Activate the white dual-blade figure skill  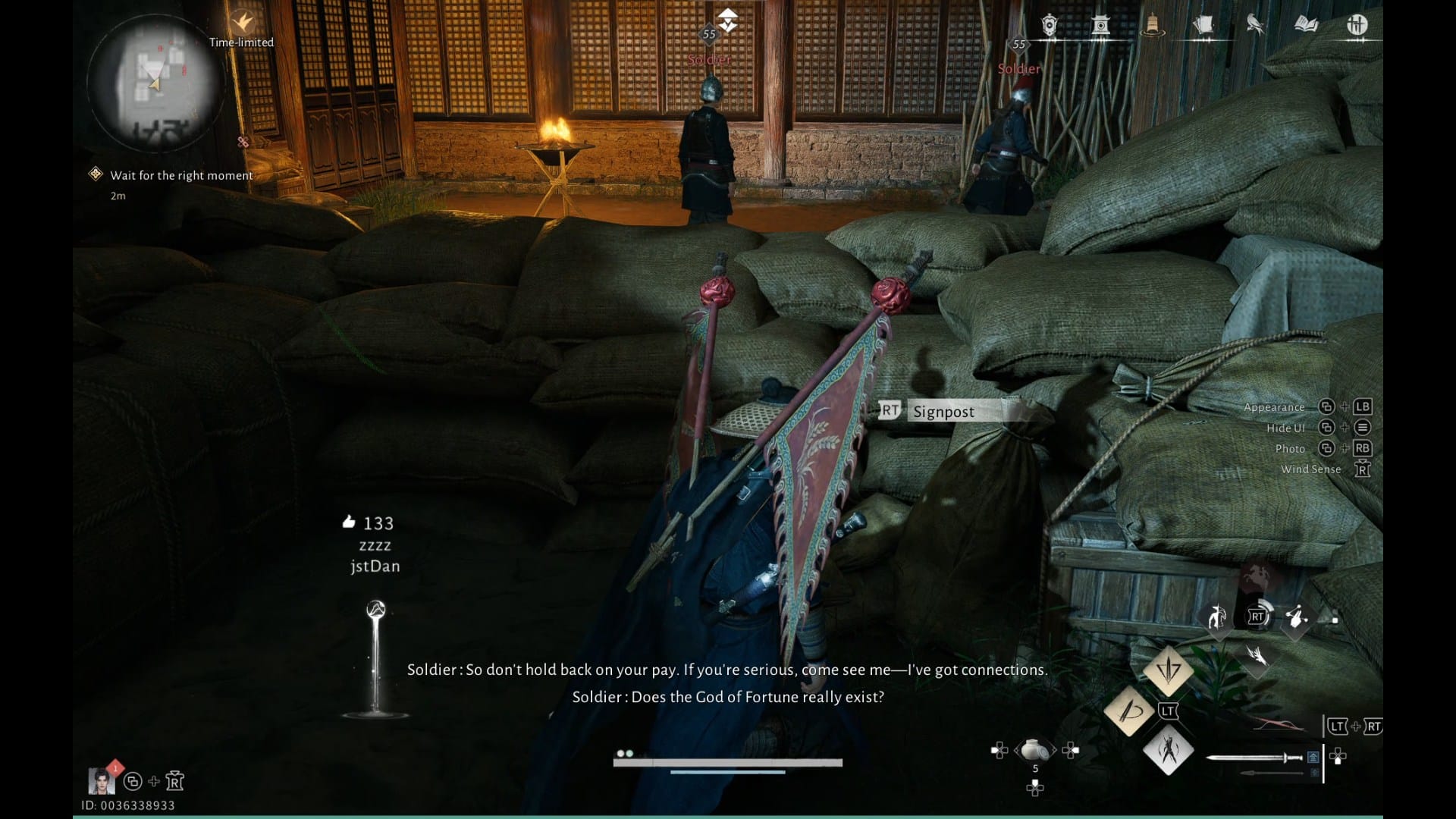pyautogui.click(x=1168, y=751)
